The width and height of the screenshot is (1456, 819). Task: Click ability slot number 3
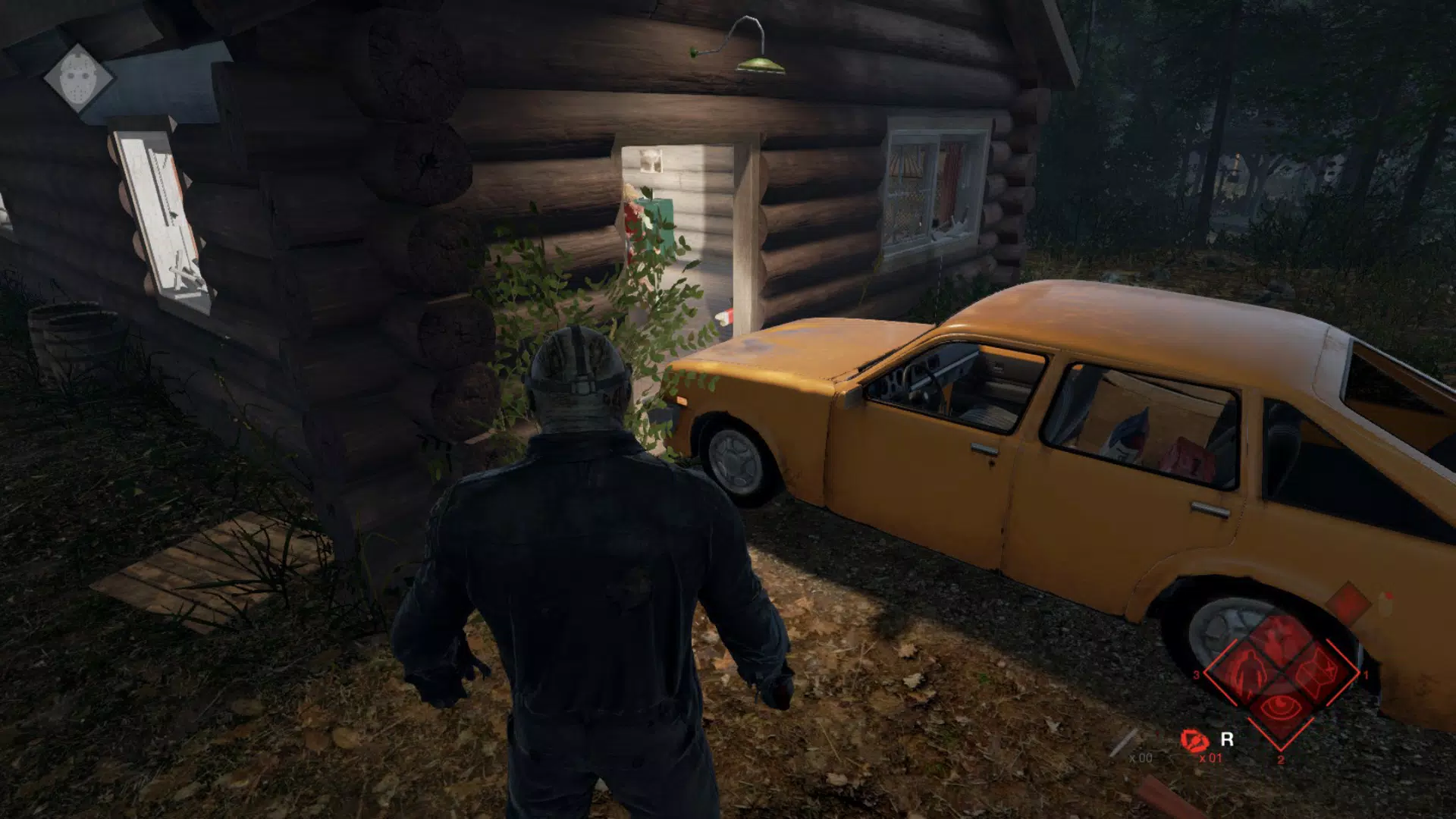click(x=1196, y=675)
